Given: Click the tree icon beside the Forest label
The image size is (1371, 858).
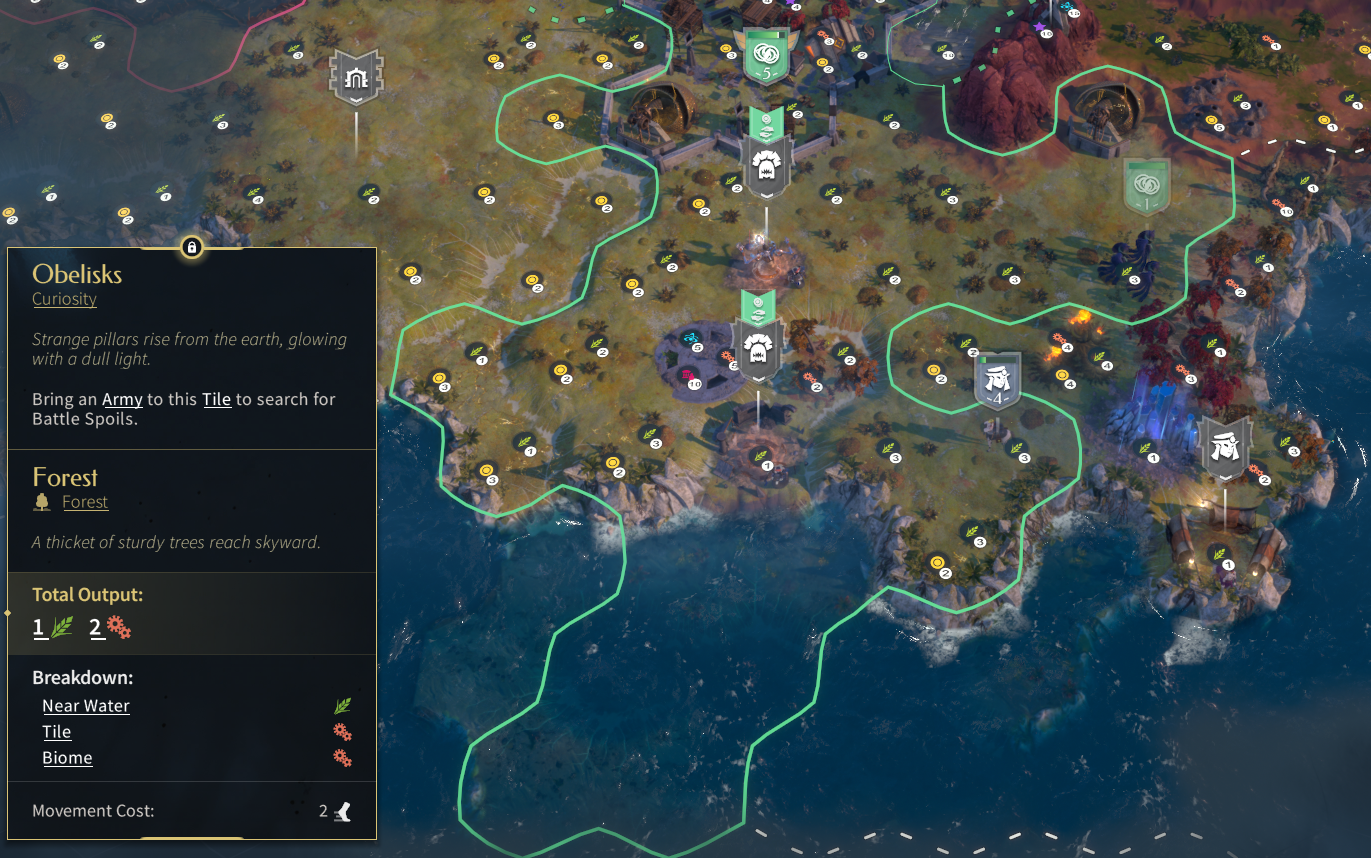Looking at the screenshot, I should 41,500.
